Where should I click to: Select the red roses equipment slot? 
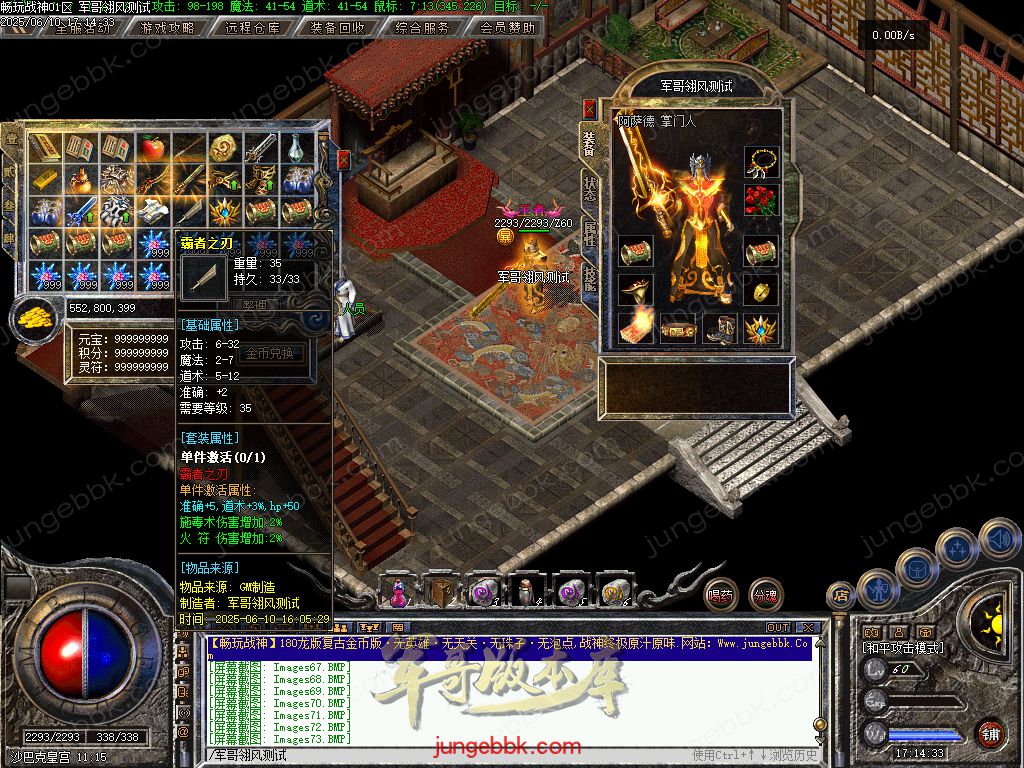pos(761,199)
